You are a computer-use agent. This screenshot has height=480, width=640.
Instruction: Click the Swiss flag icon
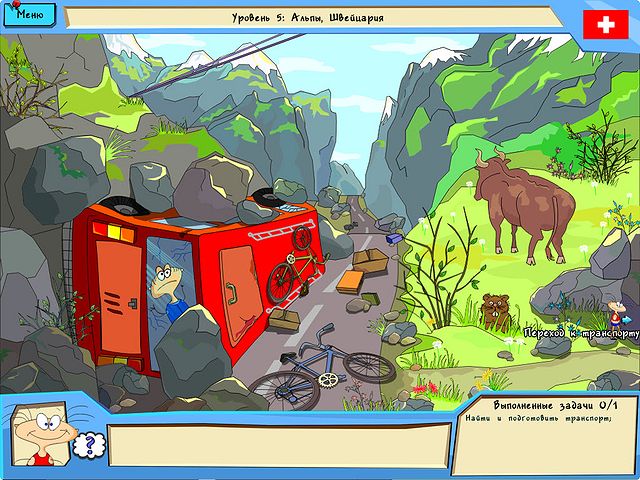pos(604,24)
